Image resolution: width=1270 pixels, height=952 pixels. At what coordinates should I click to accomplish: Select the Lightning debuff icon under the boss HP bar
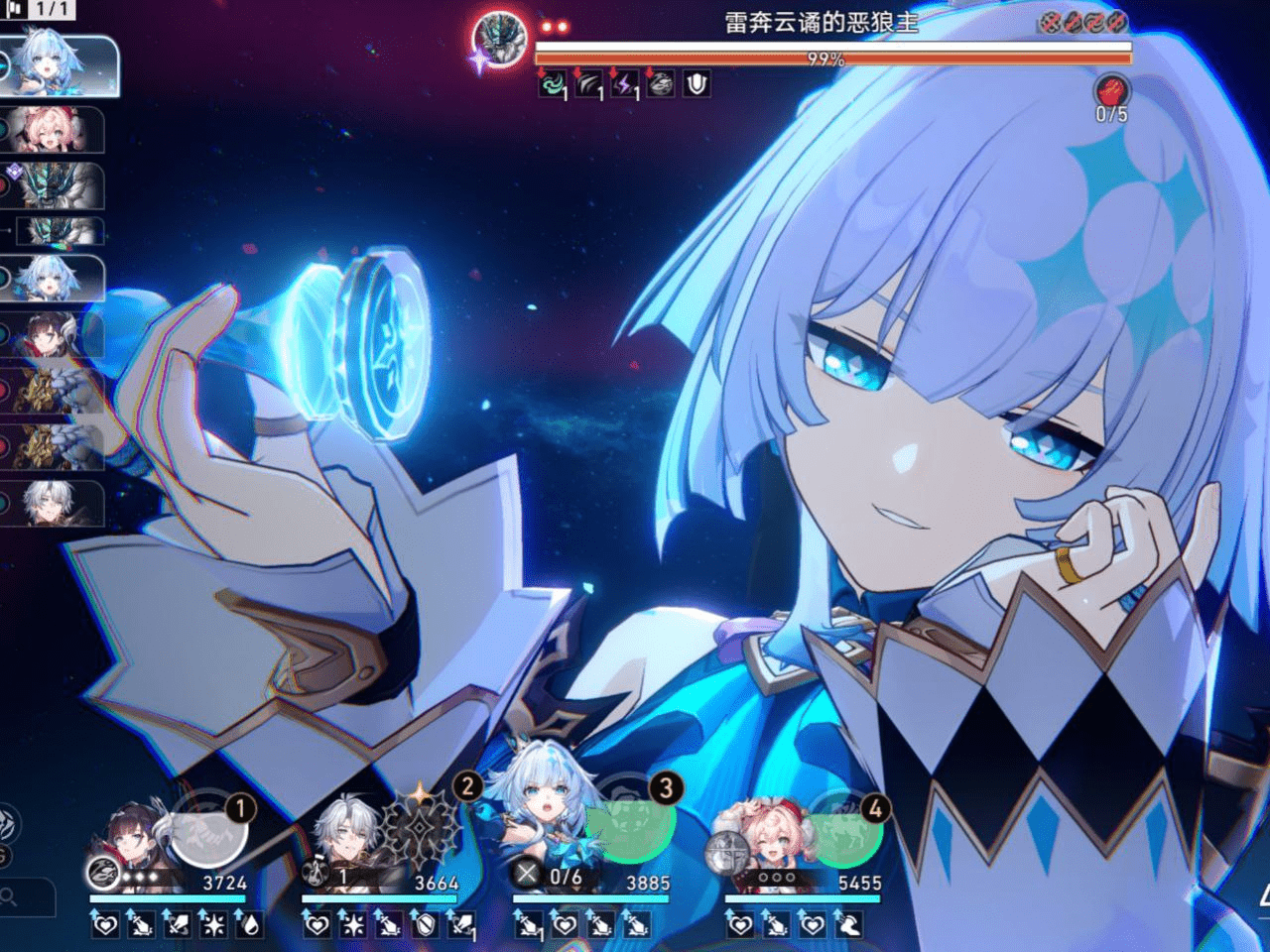point(621,87)
